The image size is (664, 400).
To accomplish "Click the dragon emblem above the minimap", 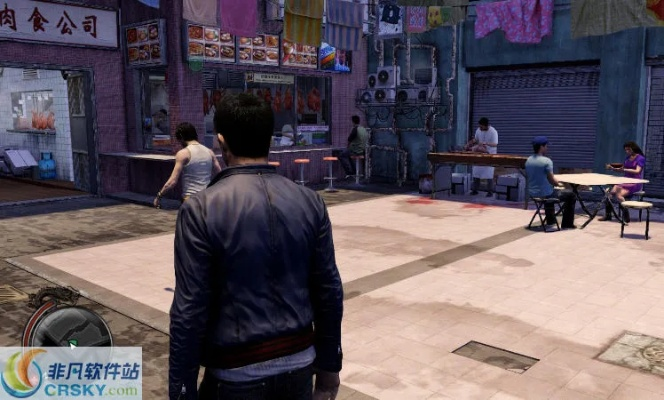I will [x=57, y=296].
